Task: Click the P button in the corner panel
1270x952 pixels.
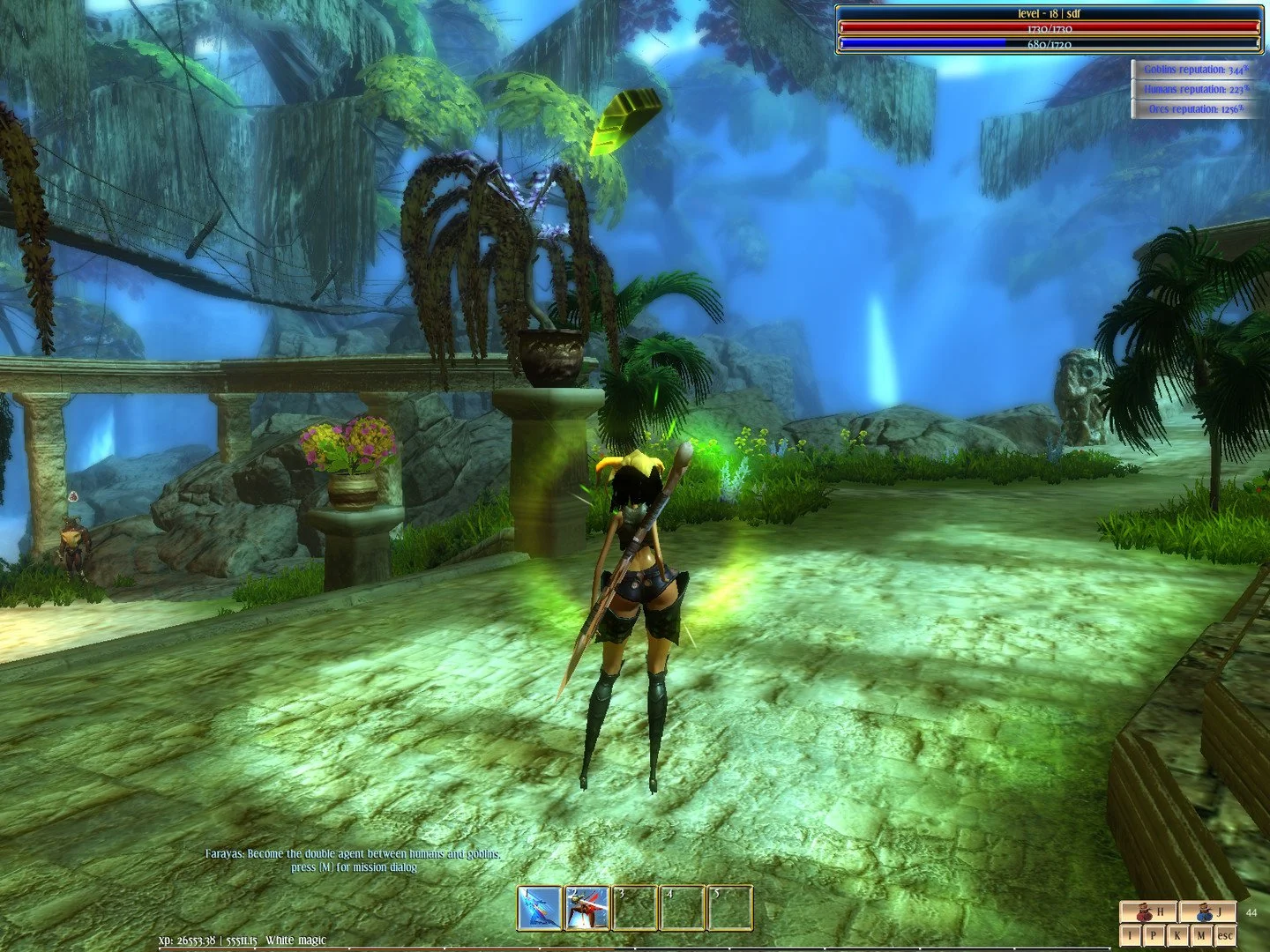Action: pos(1153,935)
